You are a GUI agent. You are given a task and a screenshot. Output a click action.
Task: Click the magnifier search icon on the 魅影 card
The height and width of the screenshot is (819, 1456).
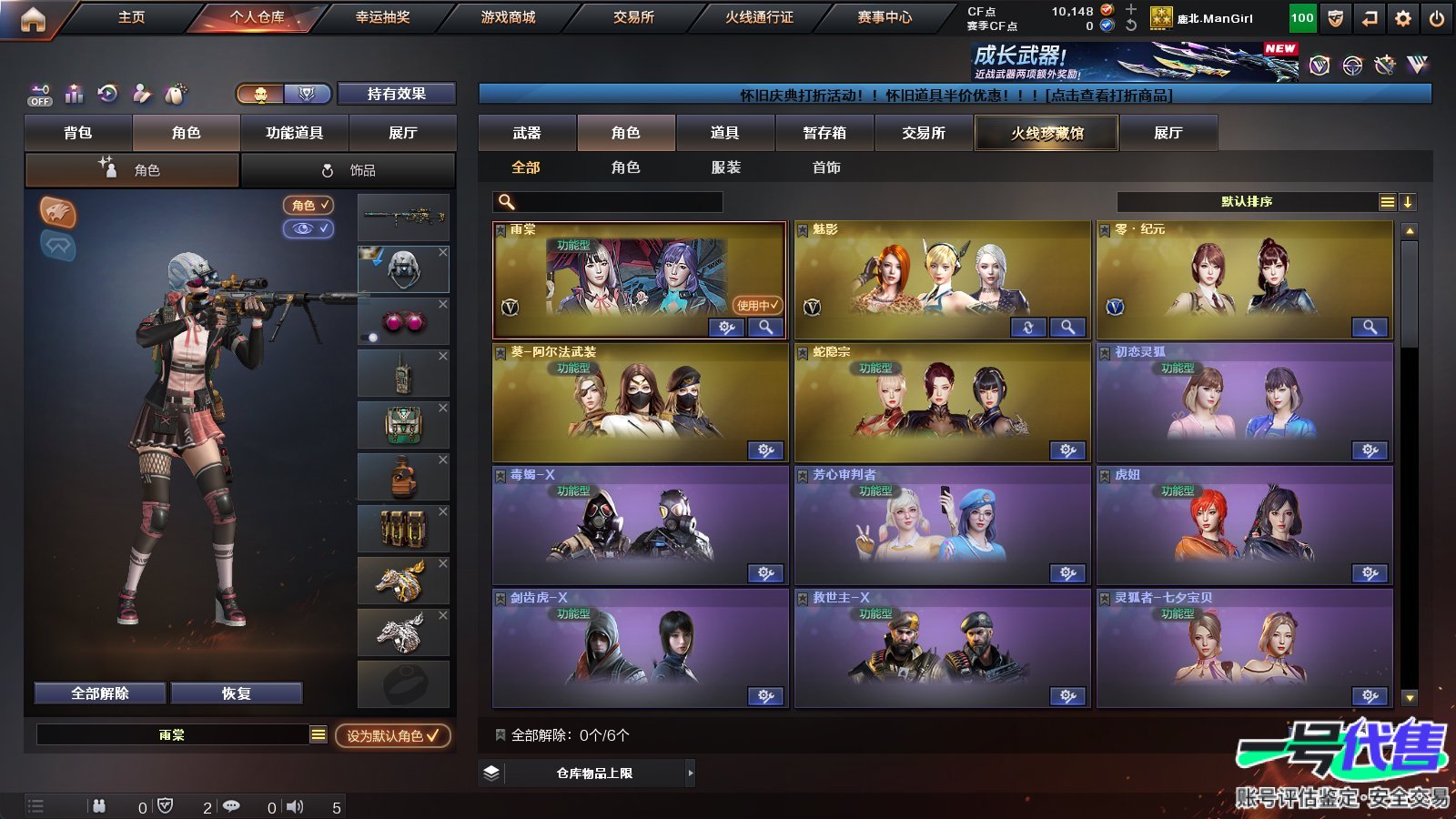[x=1067, y=327]
